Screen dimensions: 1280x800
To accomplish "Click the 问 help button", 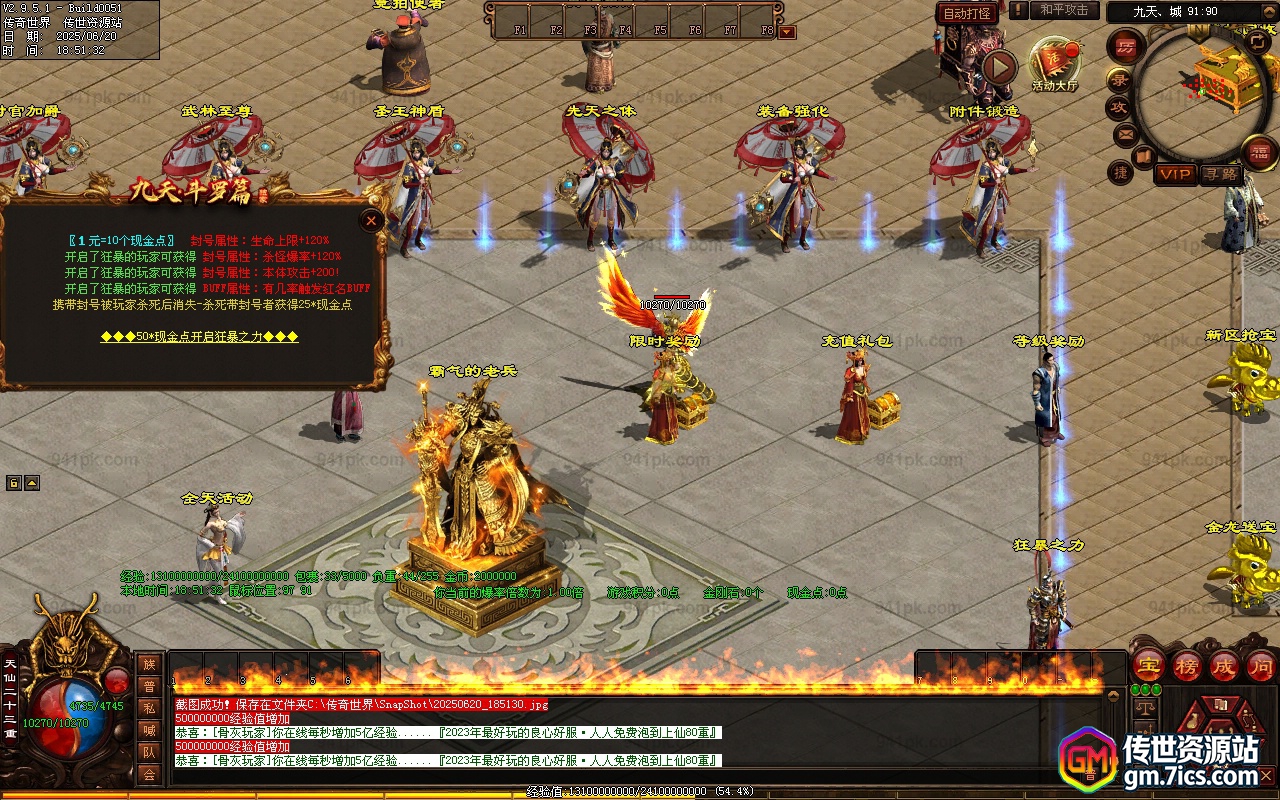I will (x=1261, y=666).
